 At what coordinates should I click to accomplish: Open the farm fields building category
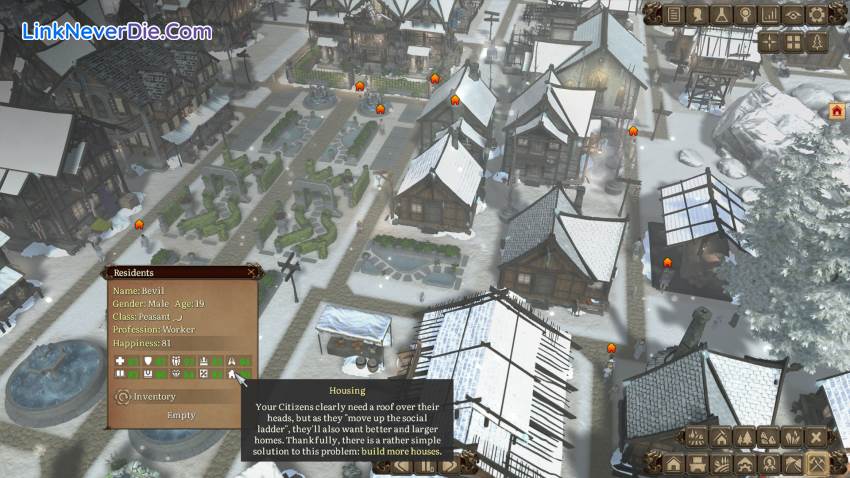click(722, 464)
